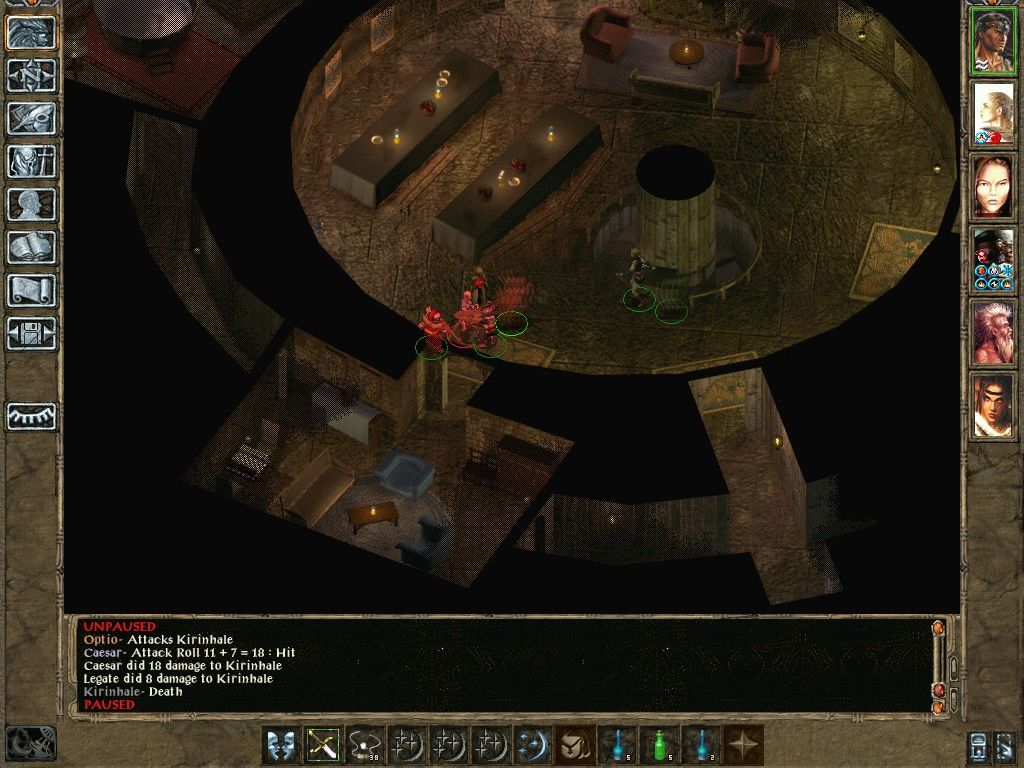Image resolution: width=1024 pixels, height=768 pixels.
Task: Choose the dark-haired woman portrait
Action: tap(993, 187)
